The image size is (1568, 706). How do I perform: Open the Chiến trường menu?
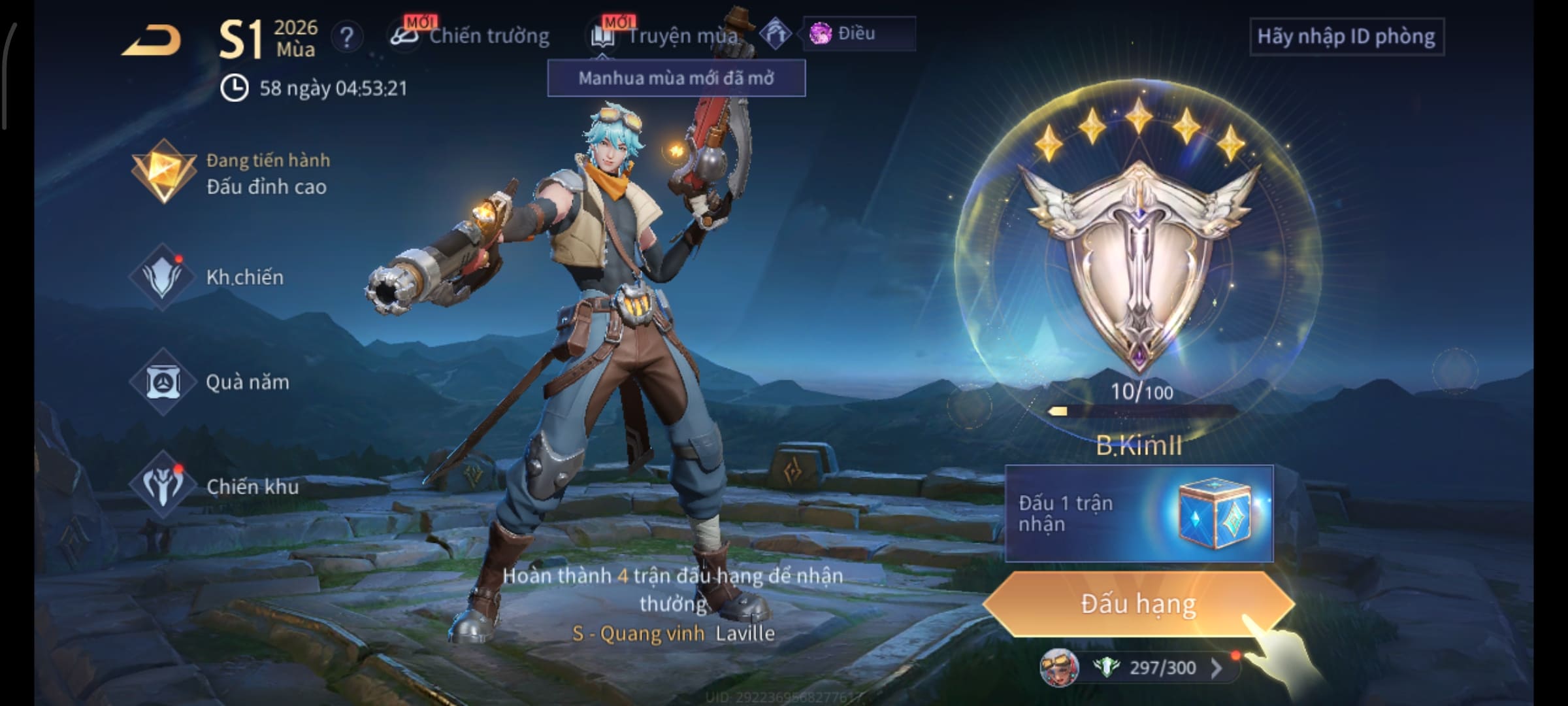(470, 36)
